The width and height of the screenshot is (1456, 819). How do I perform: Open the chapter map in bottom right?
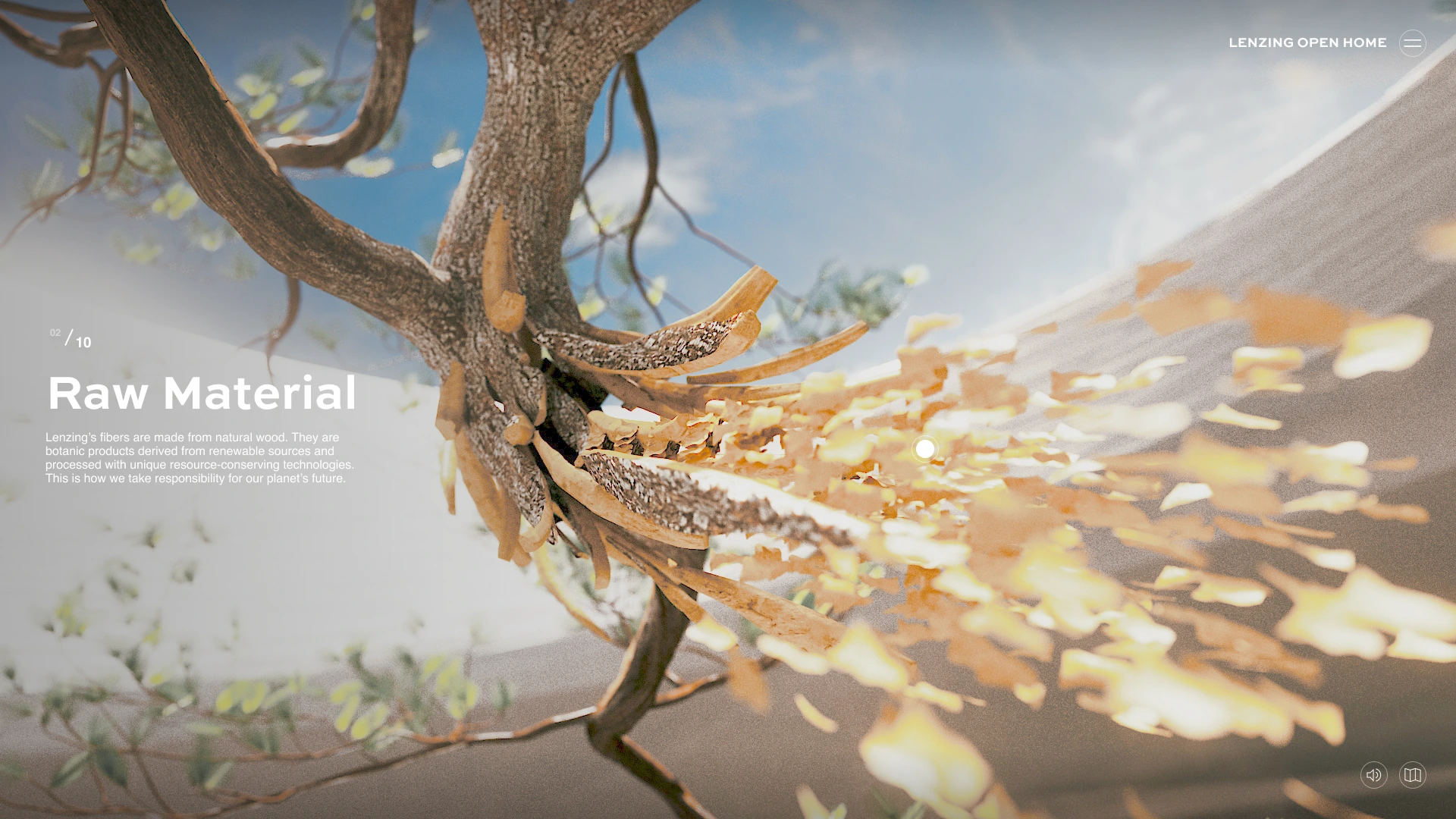1412,775
